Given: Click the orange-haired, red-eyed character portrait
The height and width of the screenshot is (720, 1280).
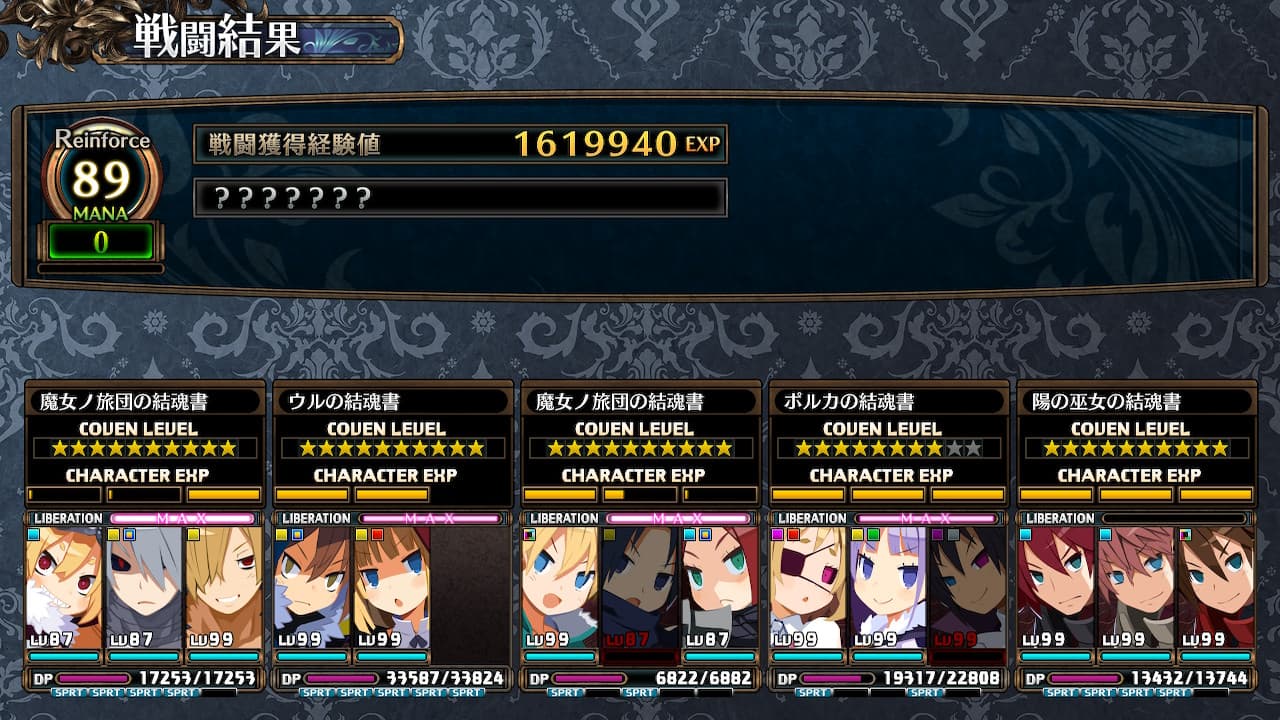Looking at the screenshot, I should coord(64,587).
